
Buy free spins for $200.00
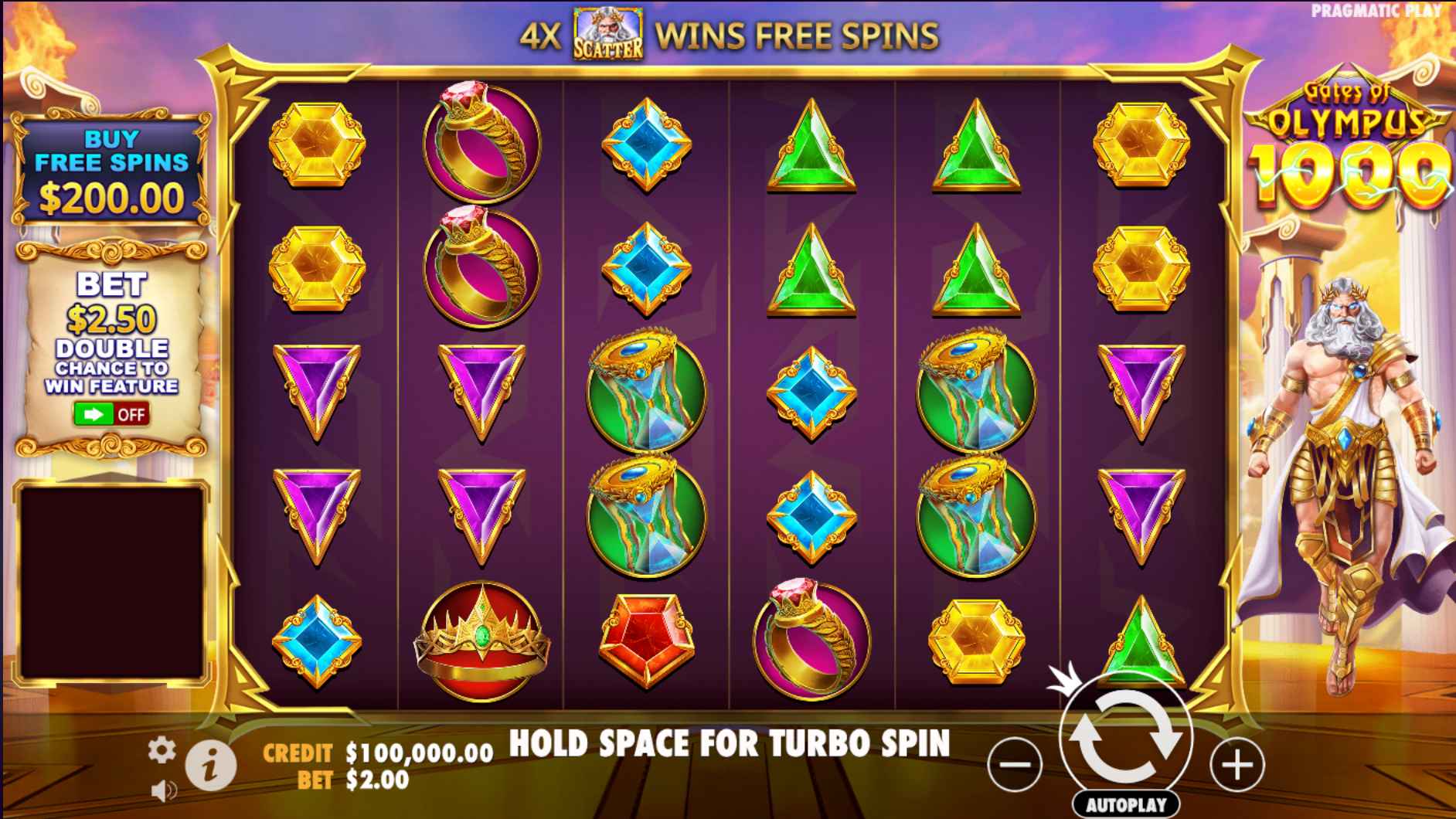click(111, 171)
